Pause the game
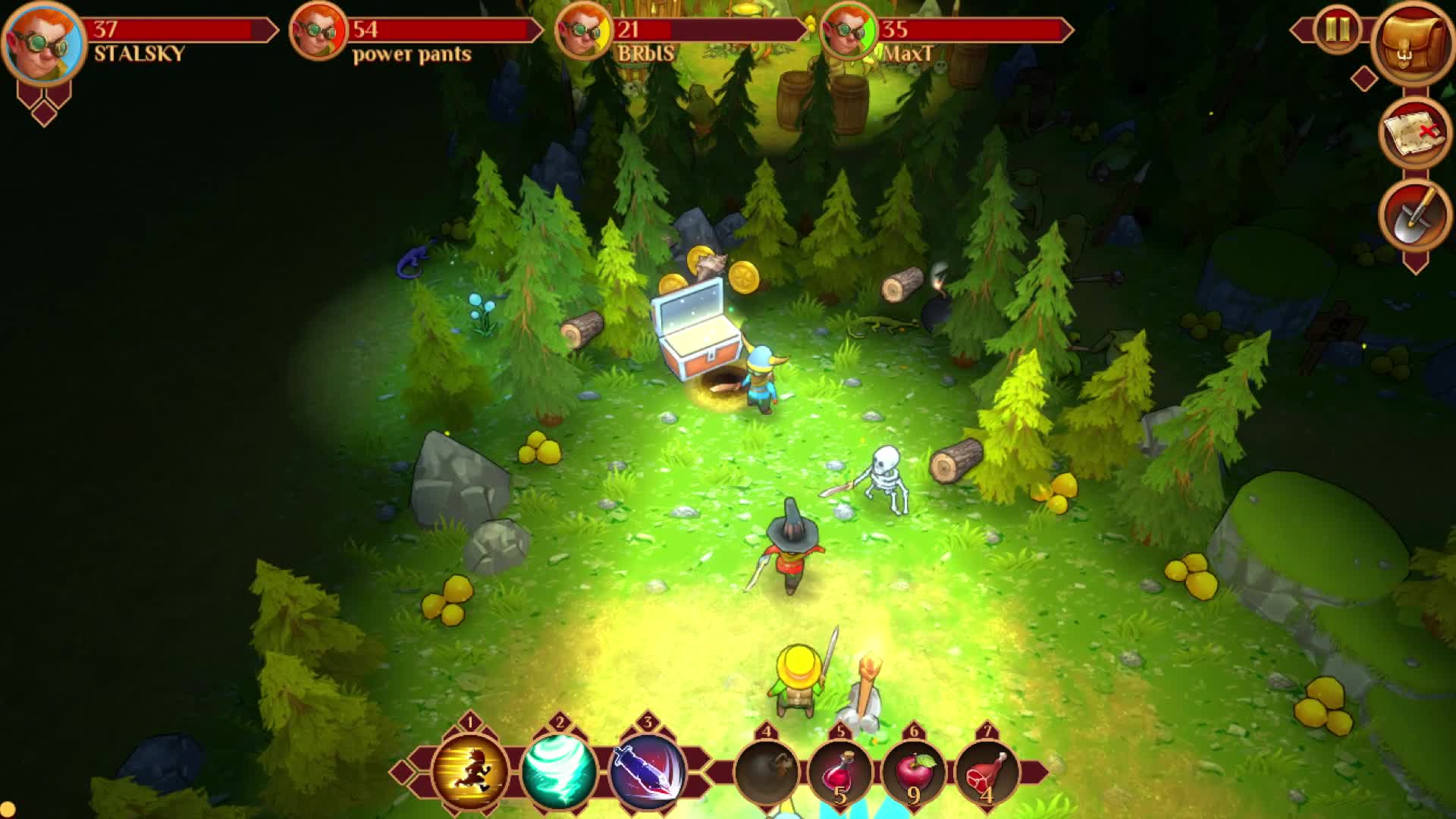This screenshot has height=819, width=1456. [1337, 30]
